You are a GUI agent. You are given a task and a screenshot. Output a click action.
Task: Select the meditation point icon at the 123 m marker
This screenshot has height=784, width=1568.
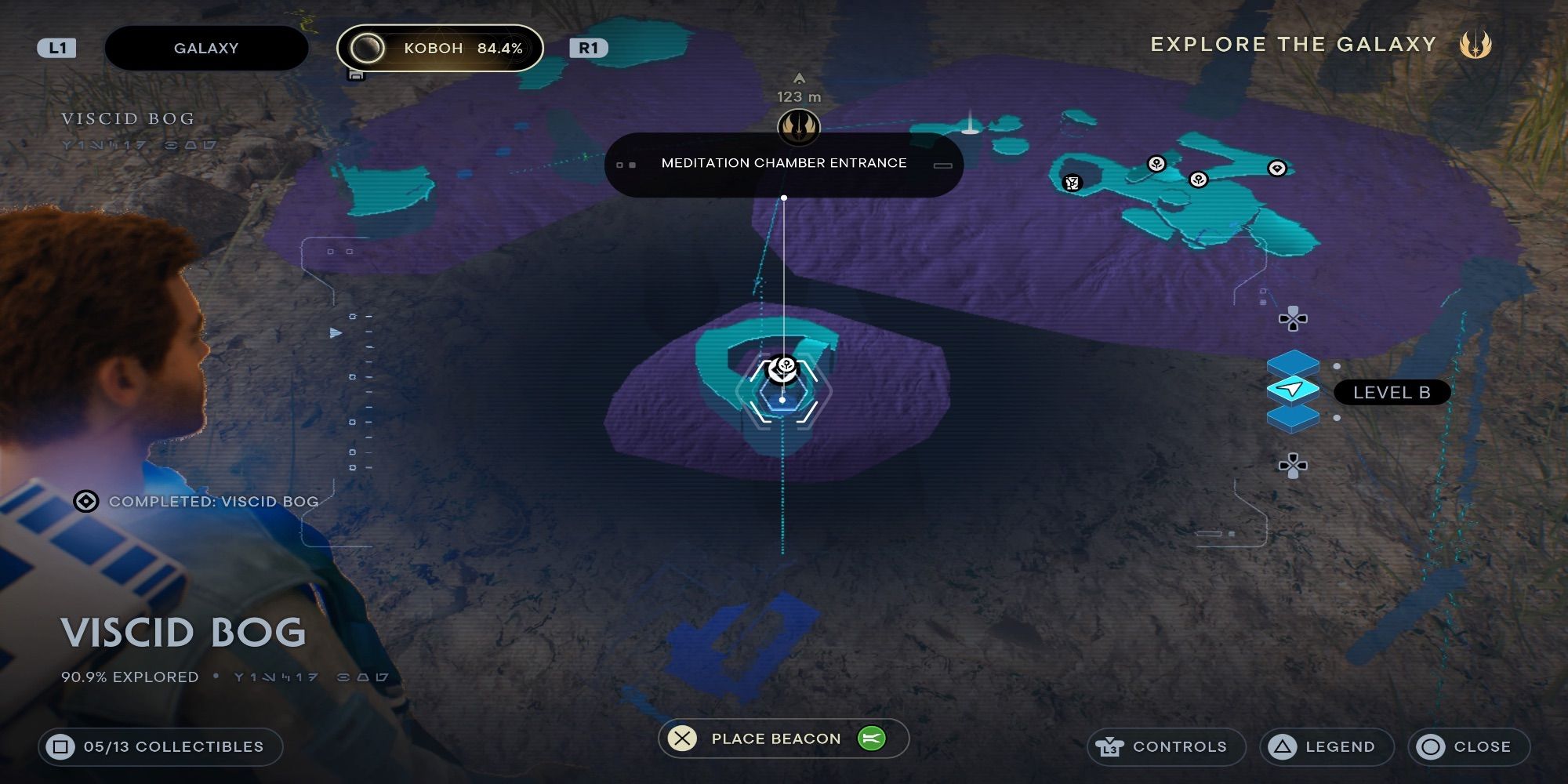(x=799, y=125)
